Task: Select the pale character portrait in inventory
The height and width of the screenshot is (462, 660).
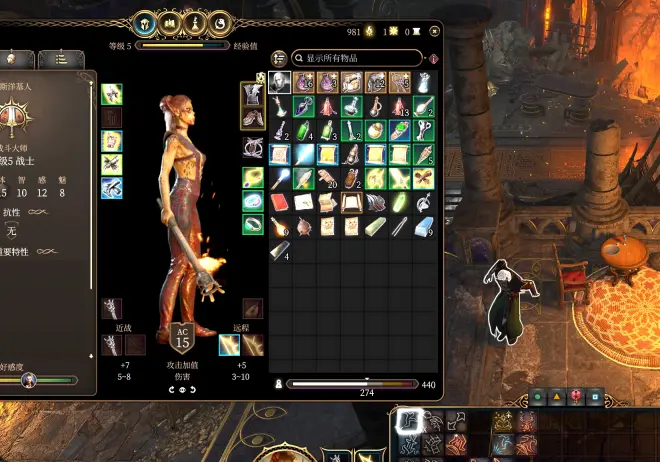Action: (x=280, y=83)
